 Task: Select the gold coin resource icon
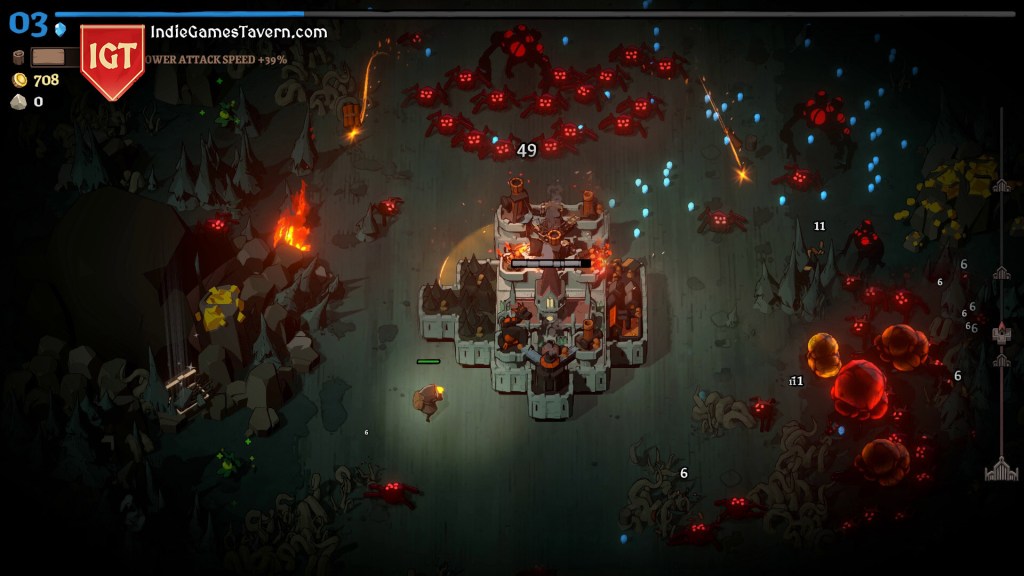(x=19, y=80)
